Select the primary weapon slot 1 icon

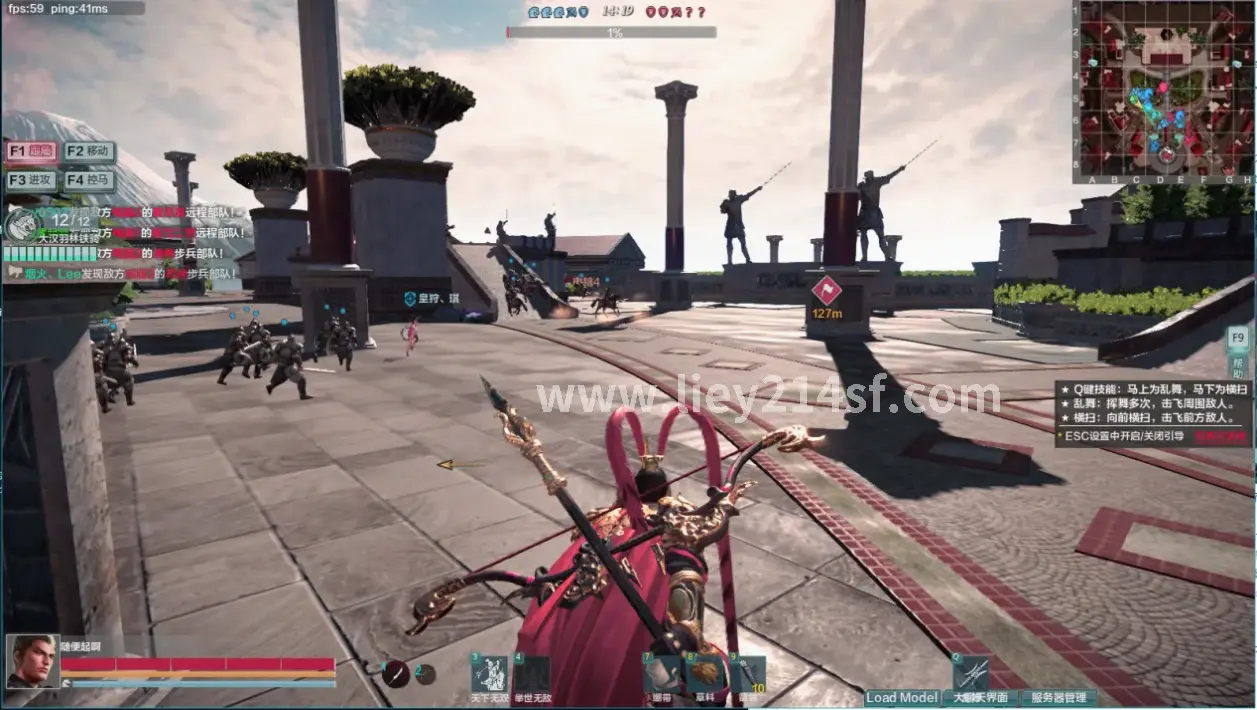point(397,673)
